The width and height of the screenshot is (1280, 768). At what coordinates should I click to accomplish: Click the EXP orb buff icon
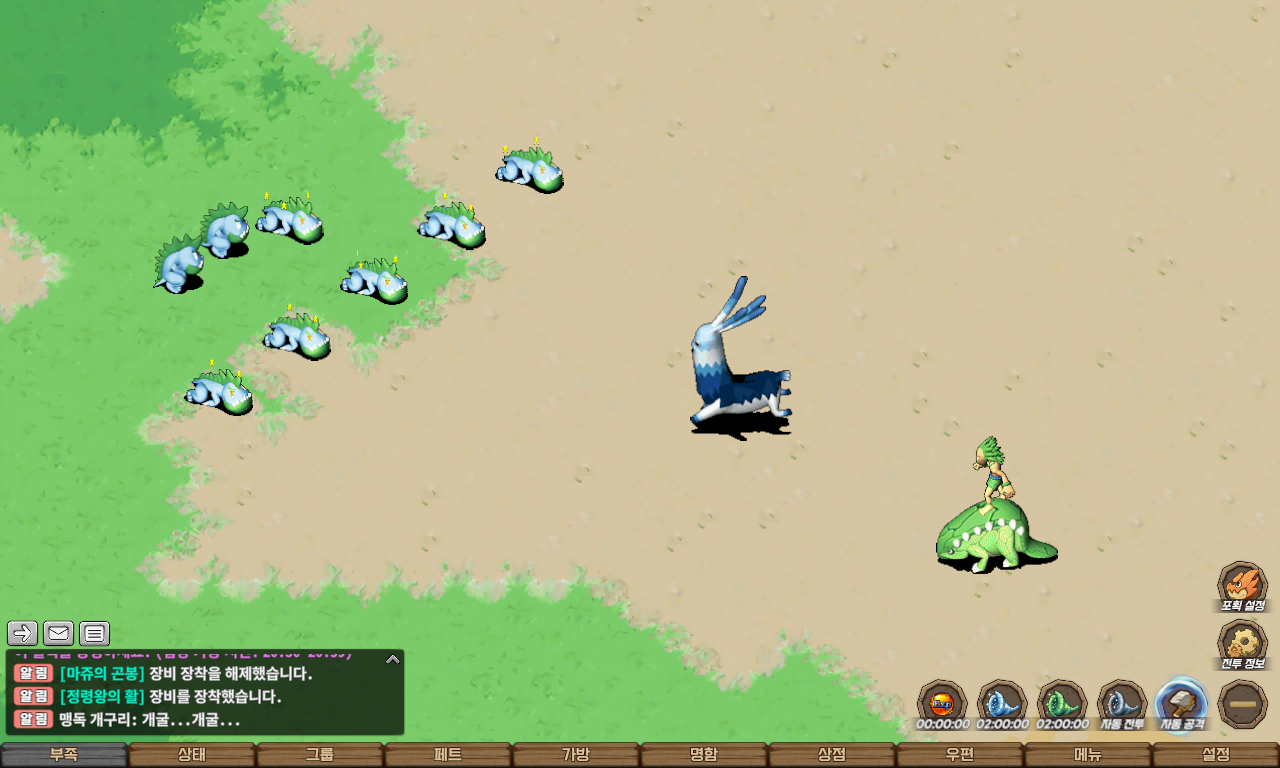pos(942,702)
